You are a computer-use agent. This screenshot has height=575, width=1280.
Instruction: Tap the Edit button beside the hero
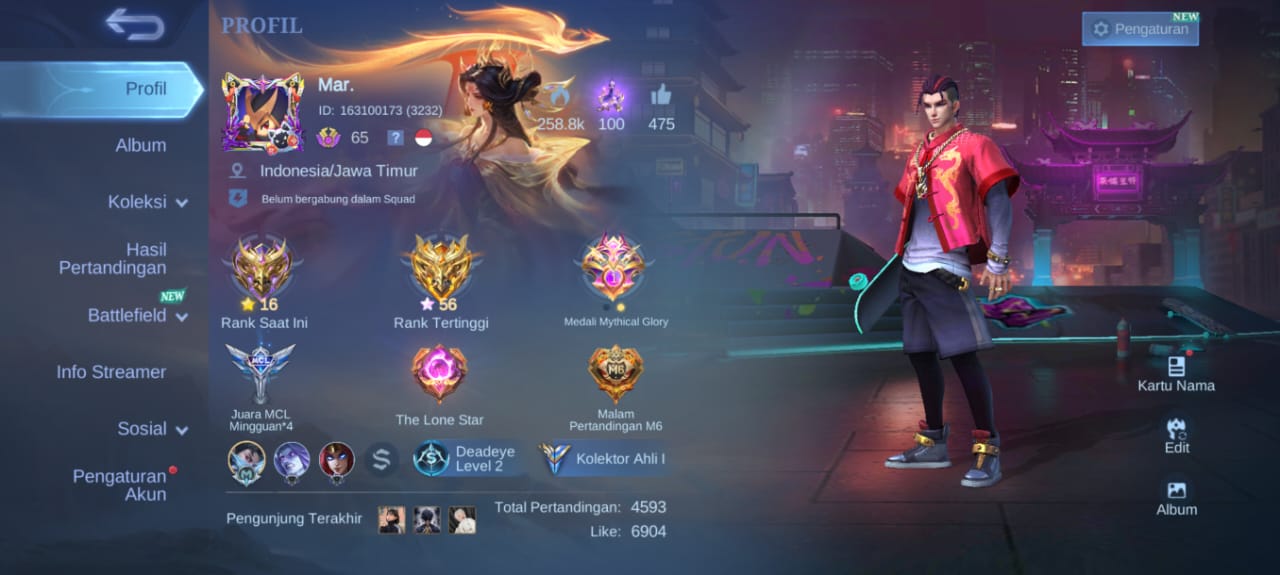[1177, 436]
